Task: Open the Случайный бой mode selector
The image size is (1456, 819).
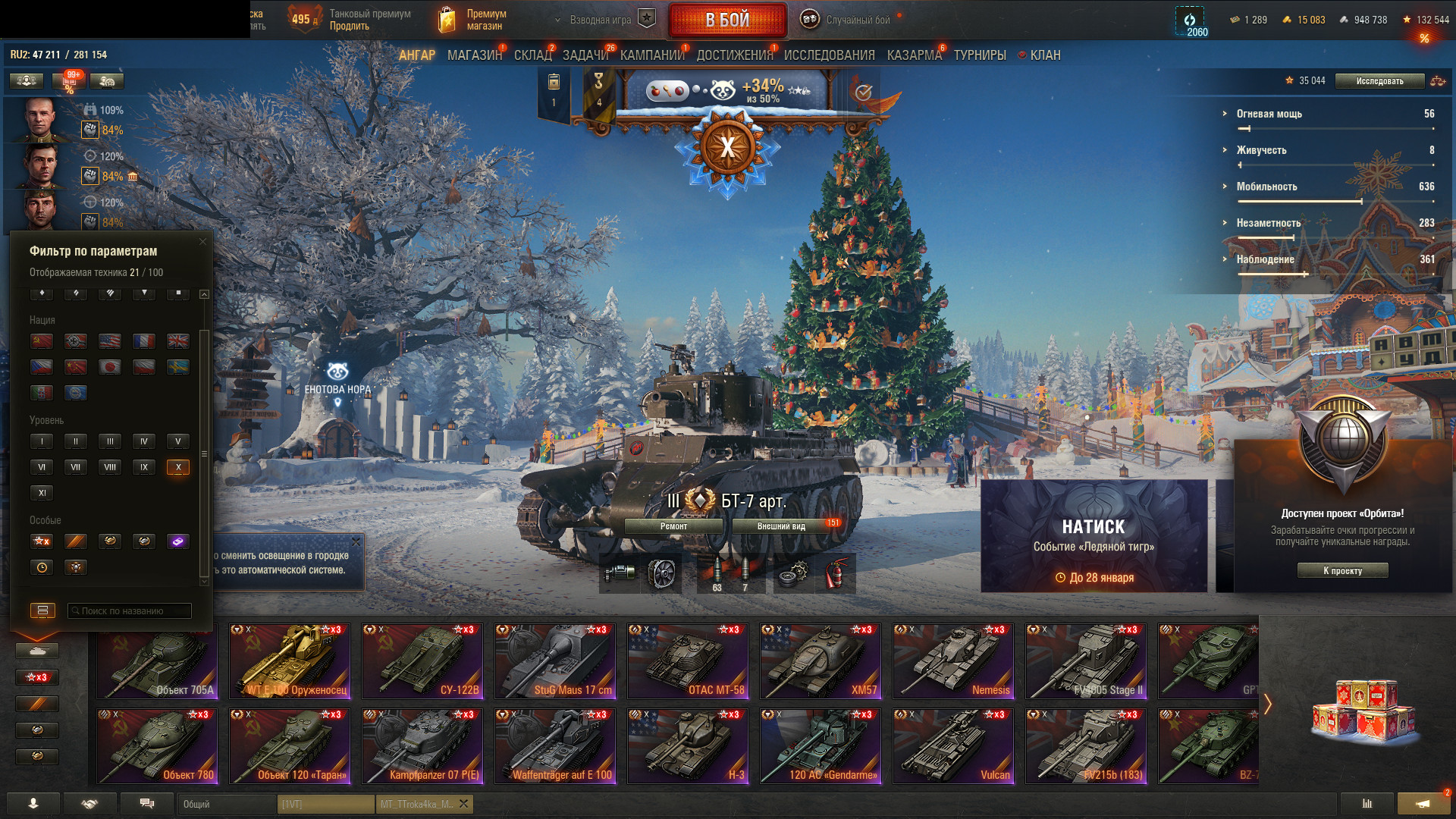Action: point(849,20)
